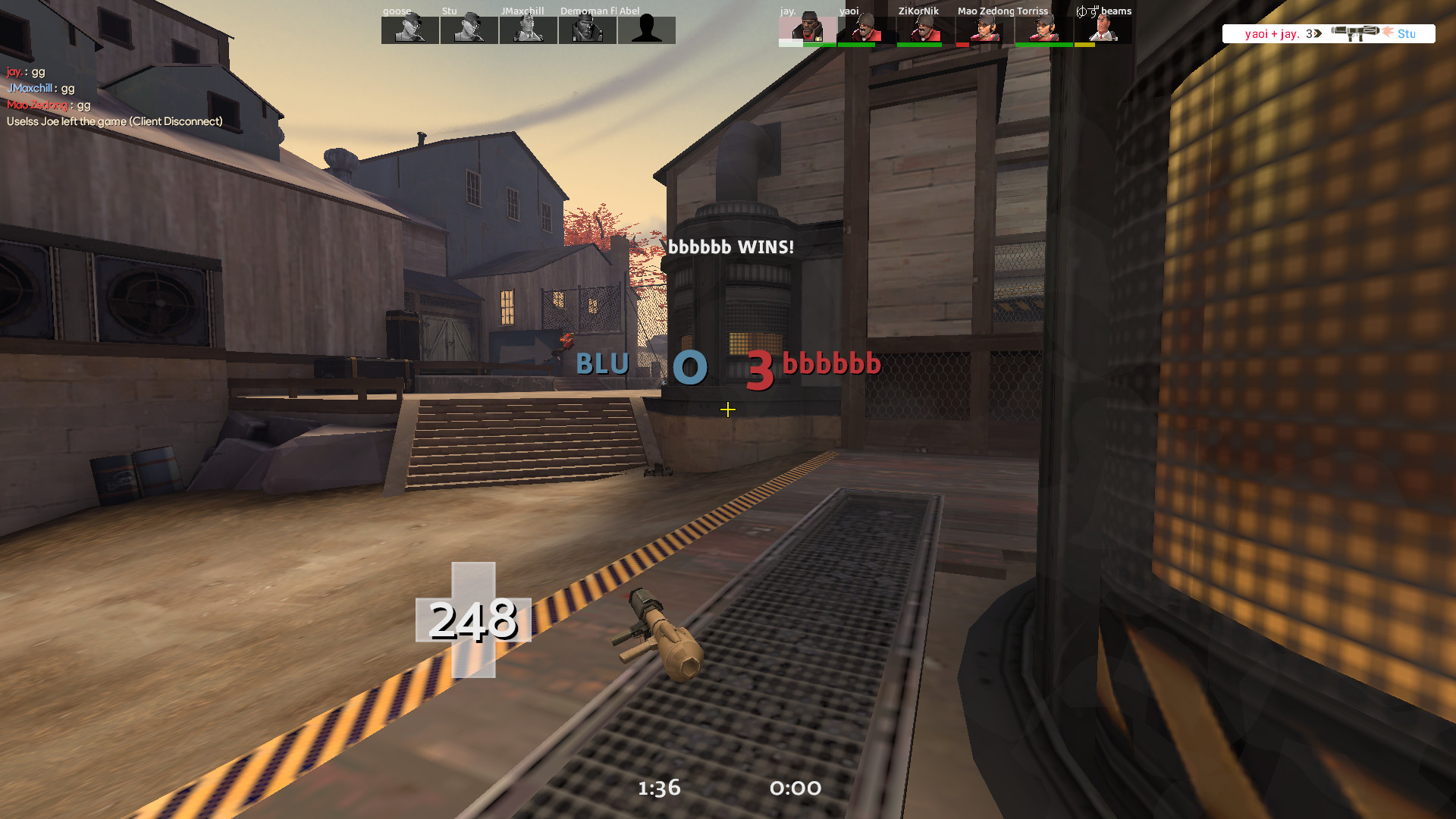Spectate Stu from the team panel
This screenshot has width=1456, height=819.
click(x=469, y=30)
